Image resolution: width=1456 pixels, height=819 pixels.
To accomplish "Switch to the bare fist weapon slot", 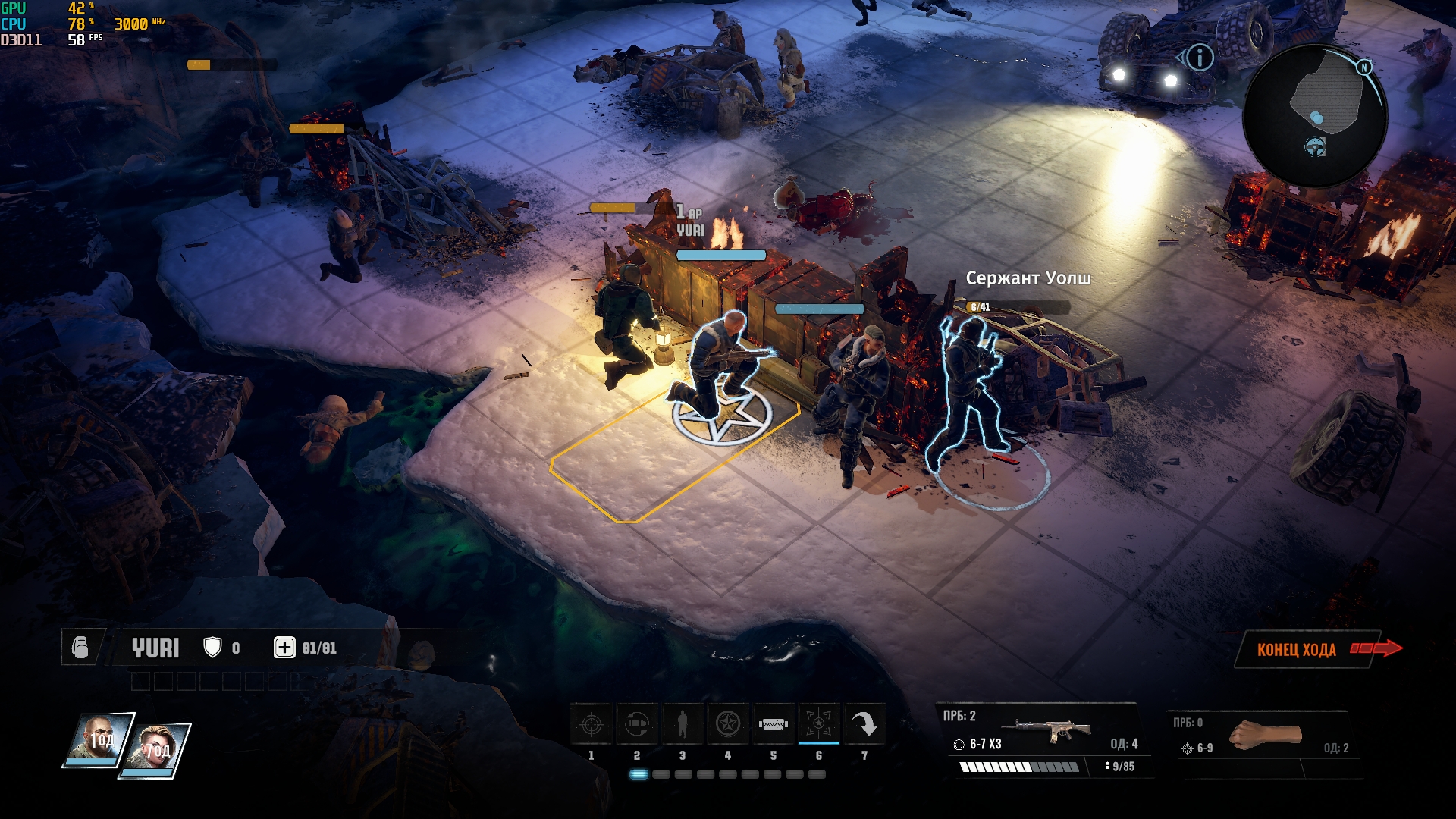I will click(1263, 736).
